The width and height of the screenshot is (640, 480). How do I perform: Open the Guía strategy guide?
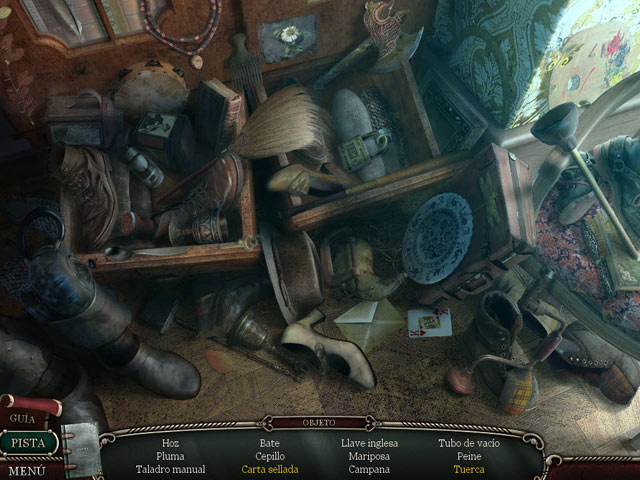[23, 418]
